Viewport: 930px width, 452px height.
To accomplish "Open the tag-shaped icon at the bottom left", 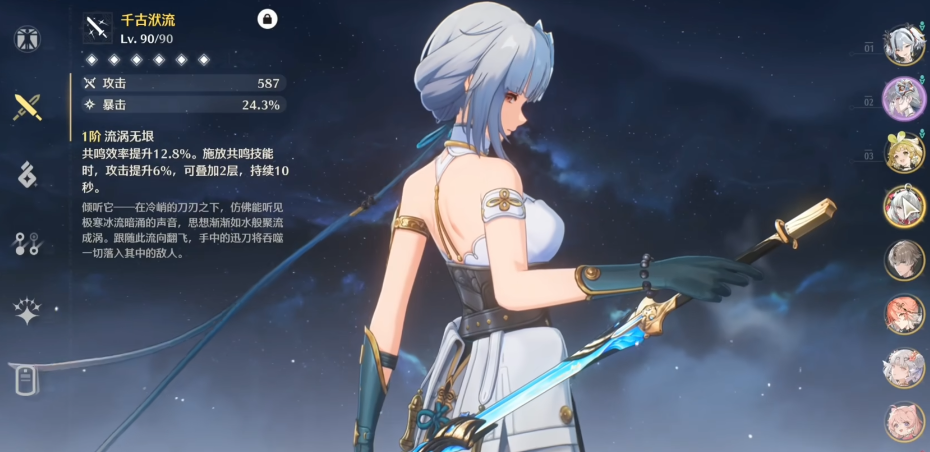I will pos(27,379).
